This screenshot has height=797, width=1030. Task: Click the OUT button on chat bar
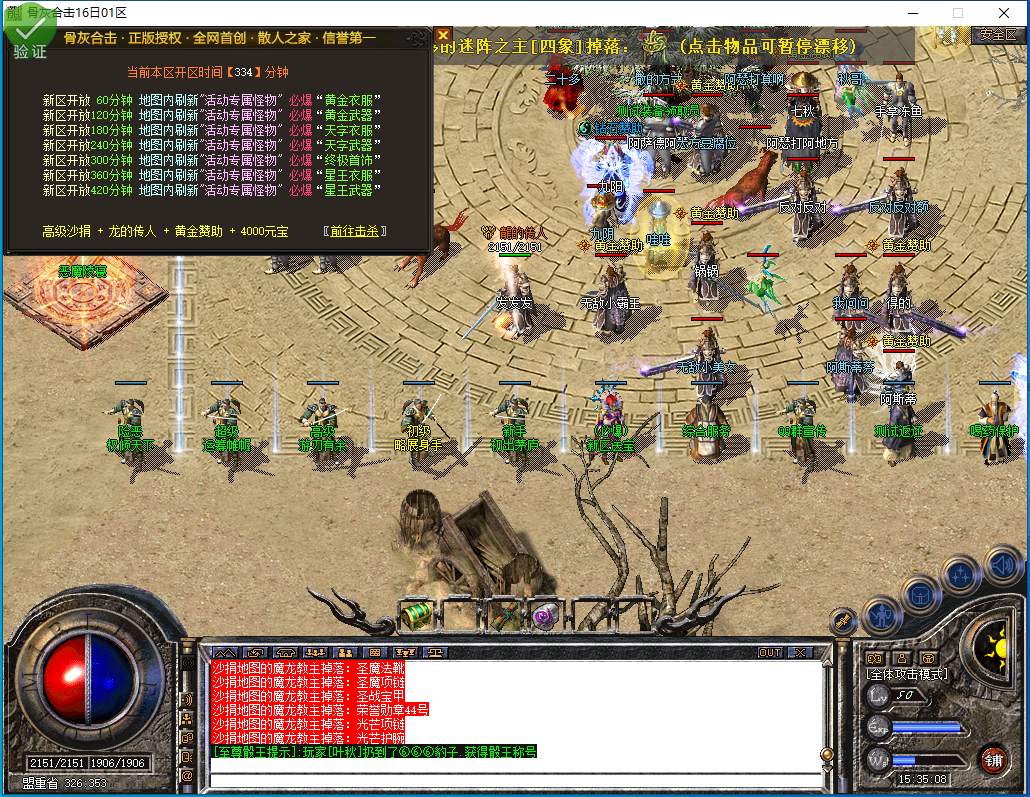[x=769, y=652]
